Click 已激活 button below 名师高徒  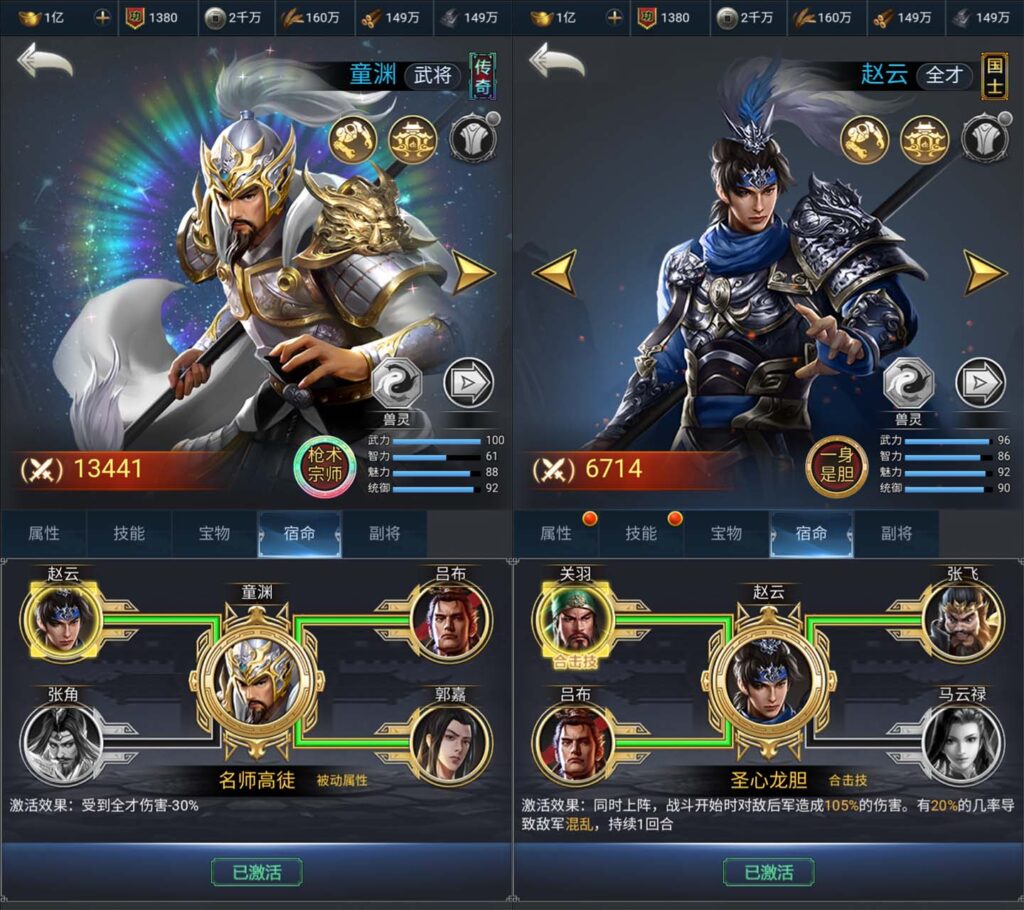point(256,871)
